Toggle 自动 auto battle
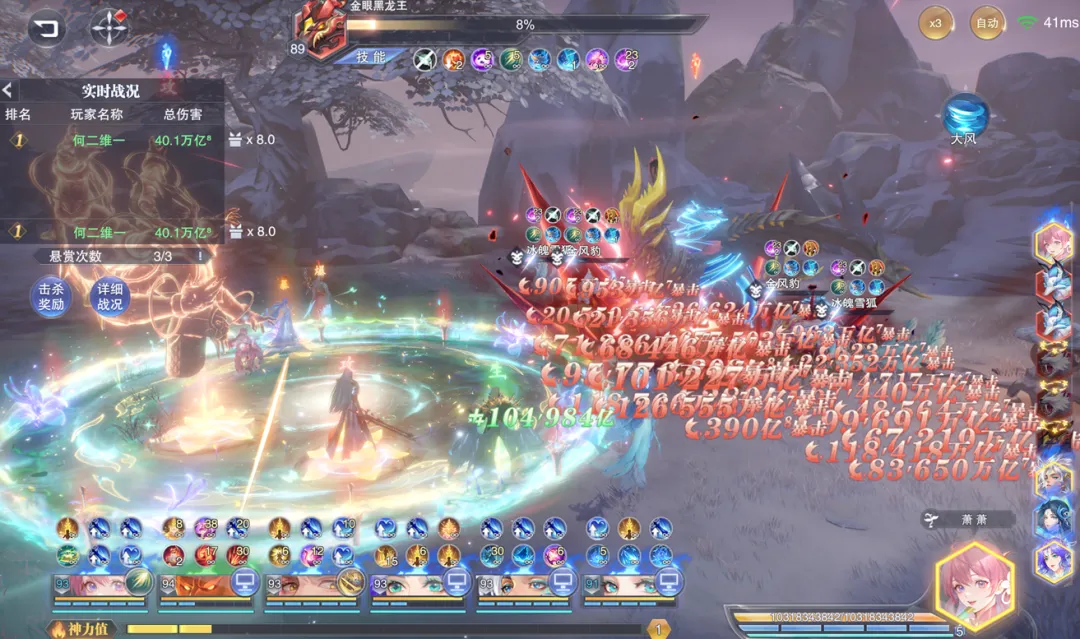 pyautogui.click(x=987, y=23)
